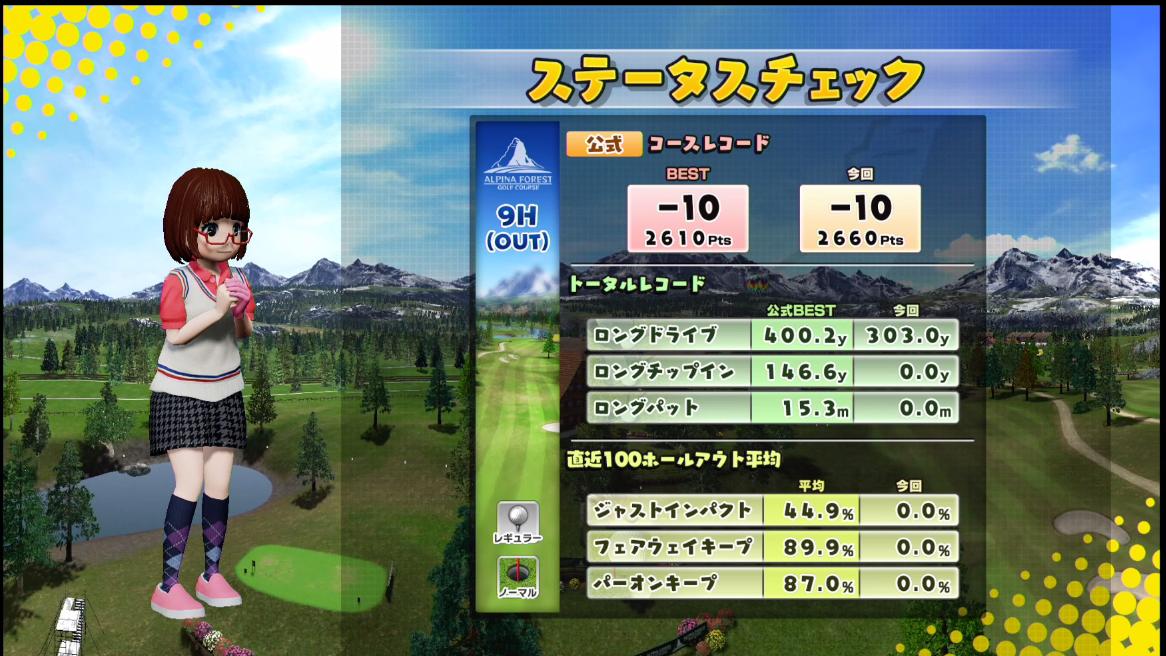The height and width of the screenshot is (656, 1166).
Task: Select the orange 公式 course record badge
Action: (604, 144)
